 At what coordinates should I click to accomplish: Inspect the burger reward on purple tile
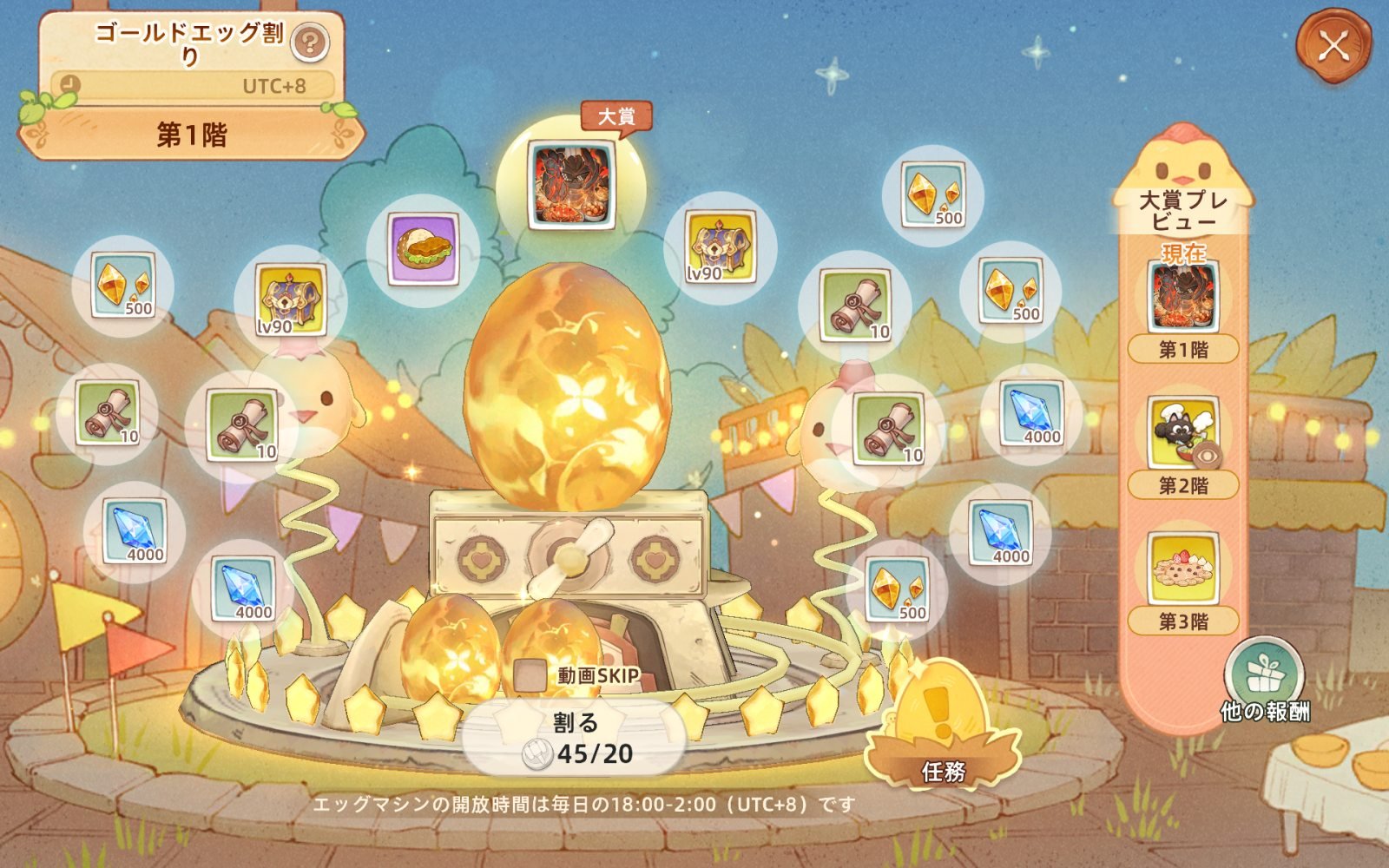click(425, 248)
